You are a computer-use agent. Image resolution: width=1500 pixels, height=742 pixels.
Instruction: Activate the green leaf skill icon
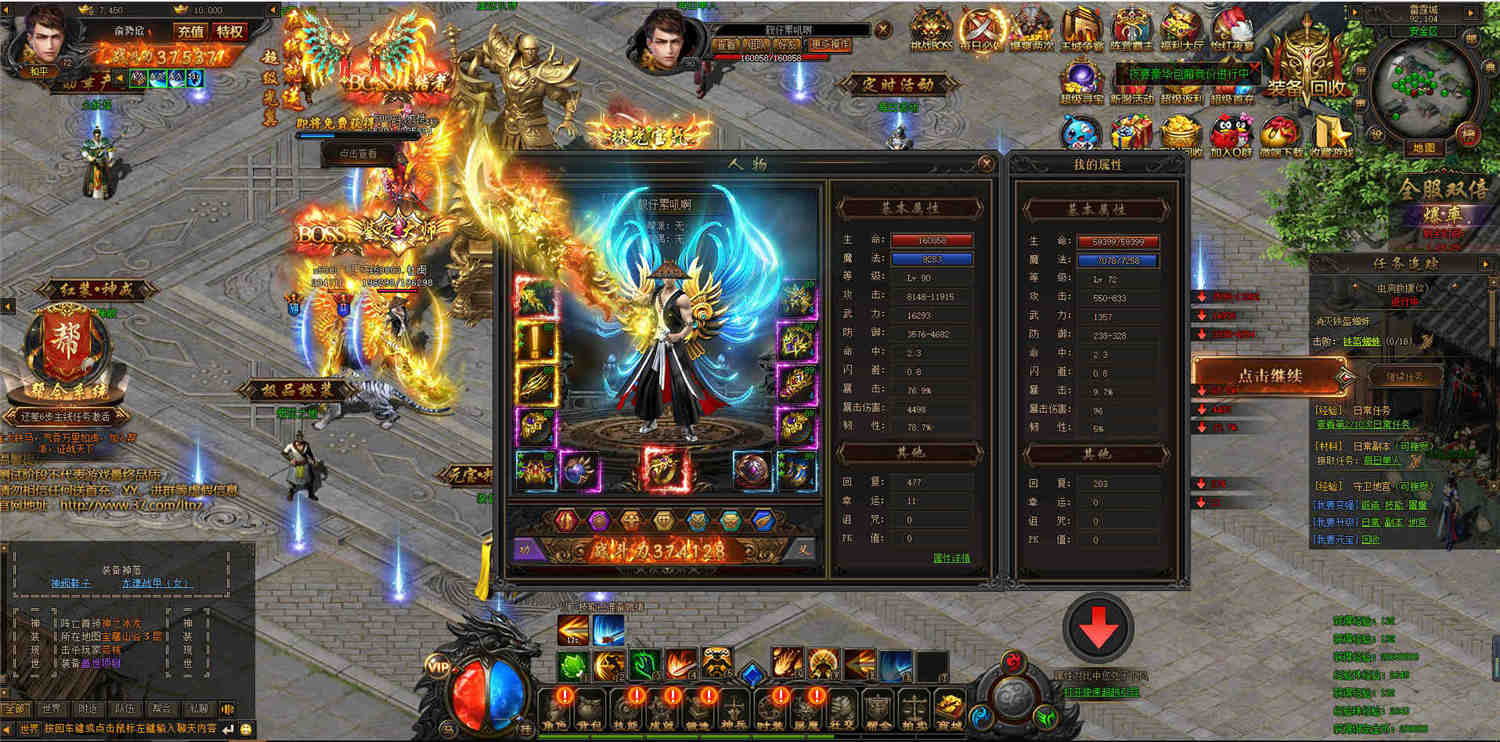[x=571, y=665]
